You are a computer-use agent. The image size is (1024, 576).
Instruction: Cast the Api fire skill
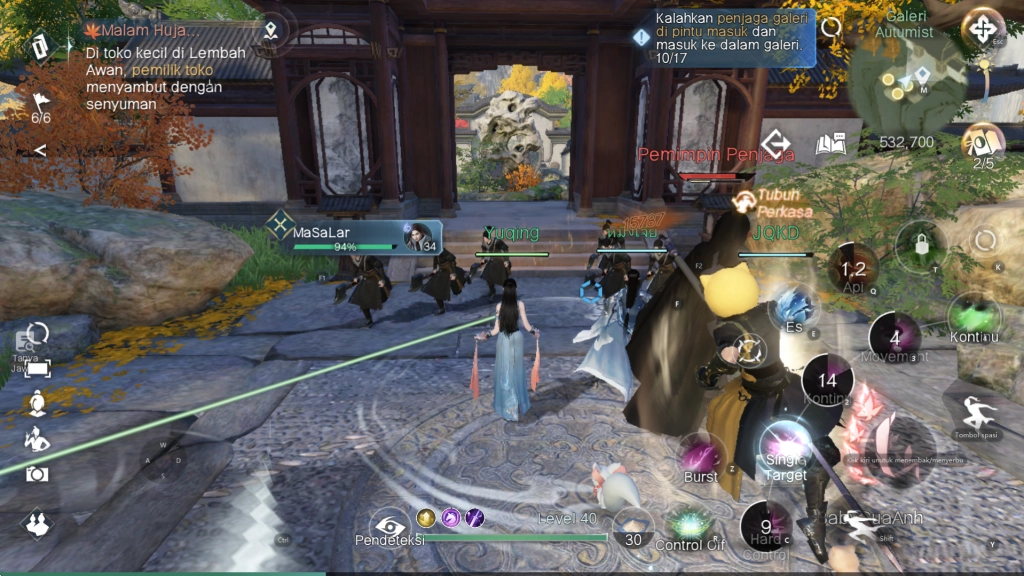pyautogui.click(x=853, y=268)
